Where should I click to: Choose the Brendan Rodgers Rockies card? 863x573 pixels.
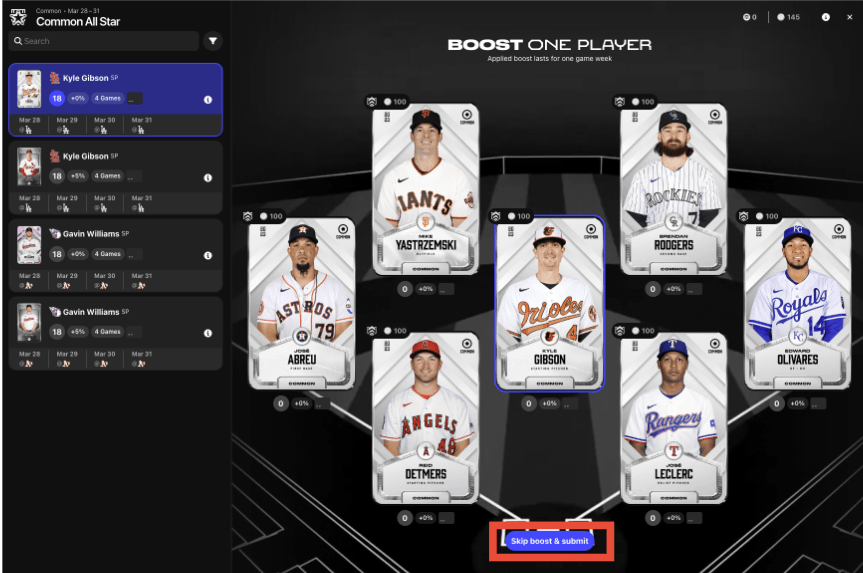click(673, 188)
